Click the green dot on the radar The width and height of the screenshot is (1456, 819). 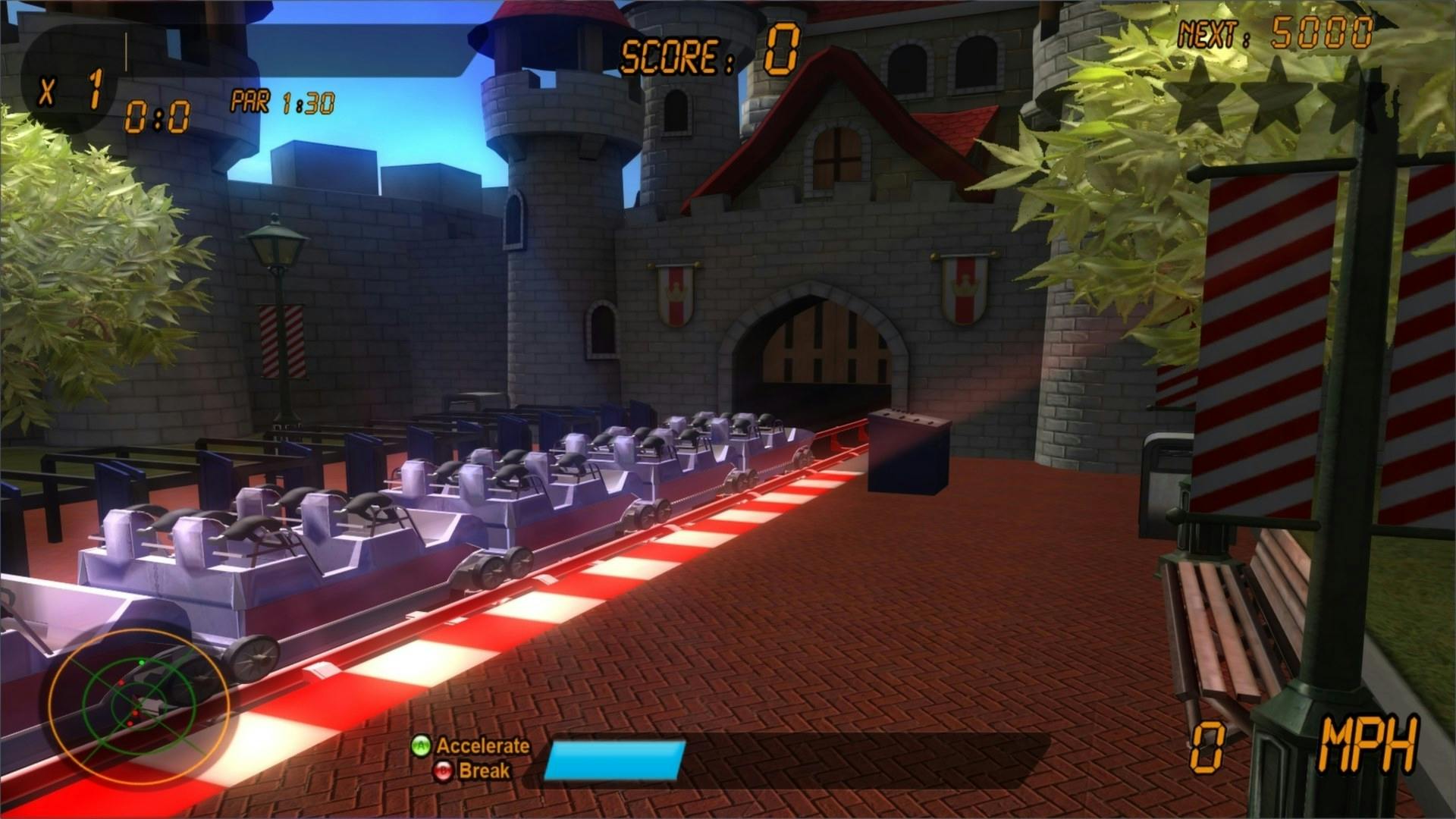(142, 663)
